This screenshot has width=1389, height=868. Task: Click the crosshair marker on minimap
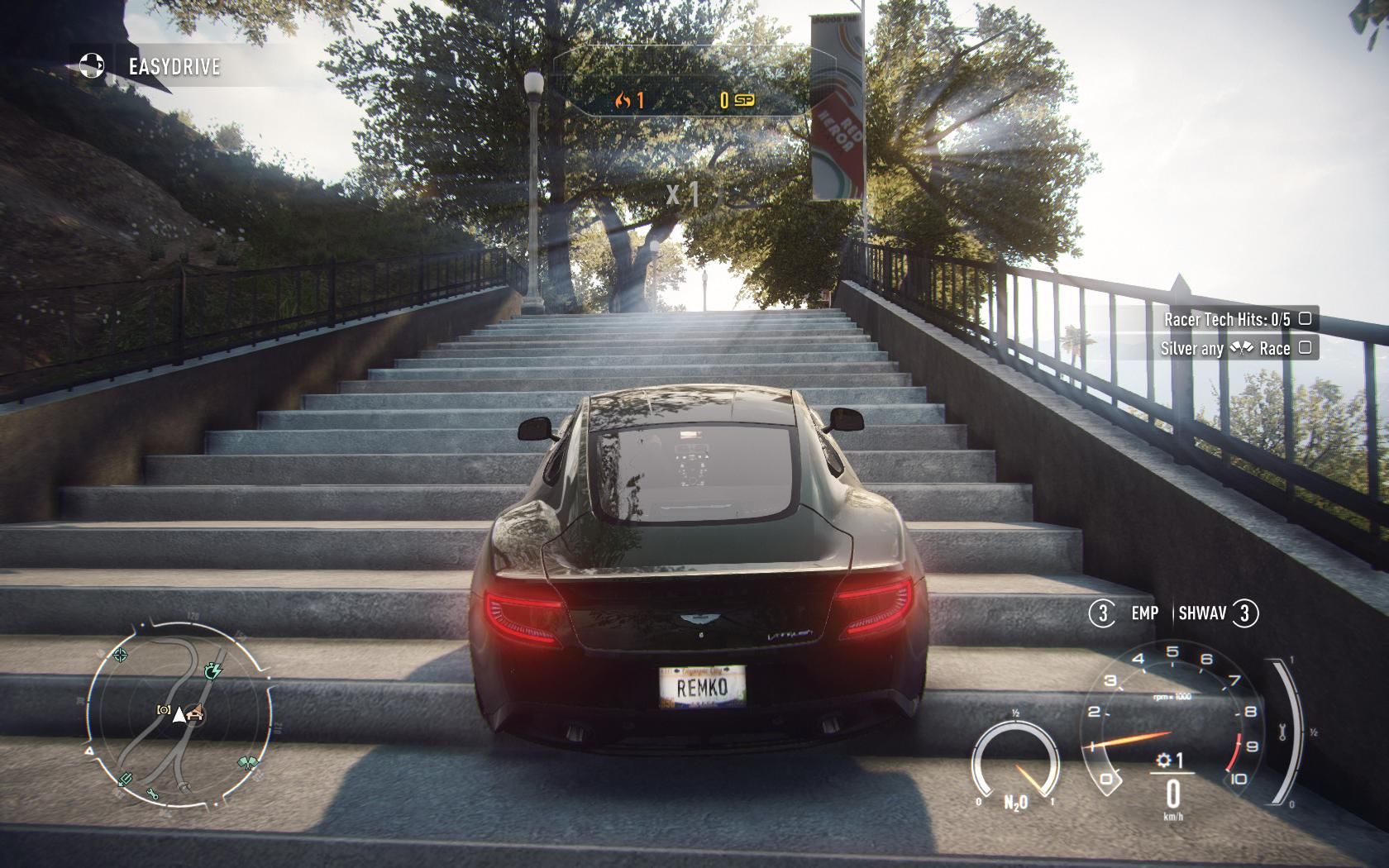(121, 656)
